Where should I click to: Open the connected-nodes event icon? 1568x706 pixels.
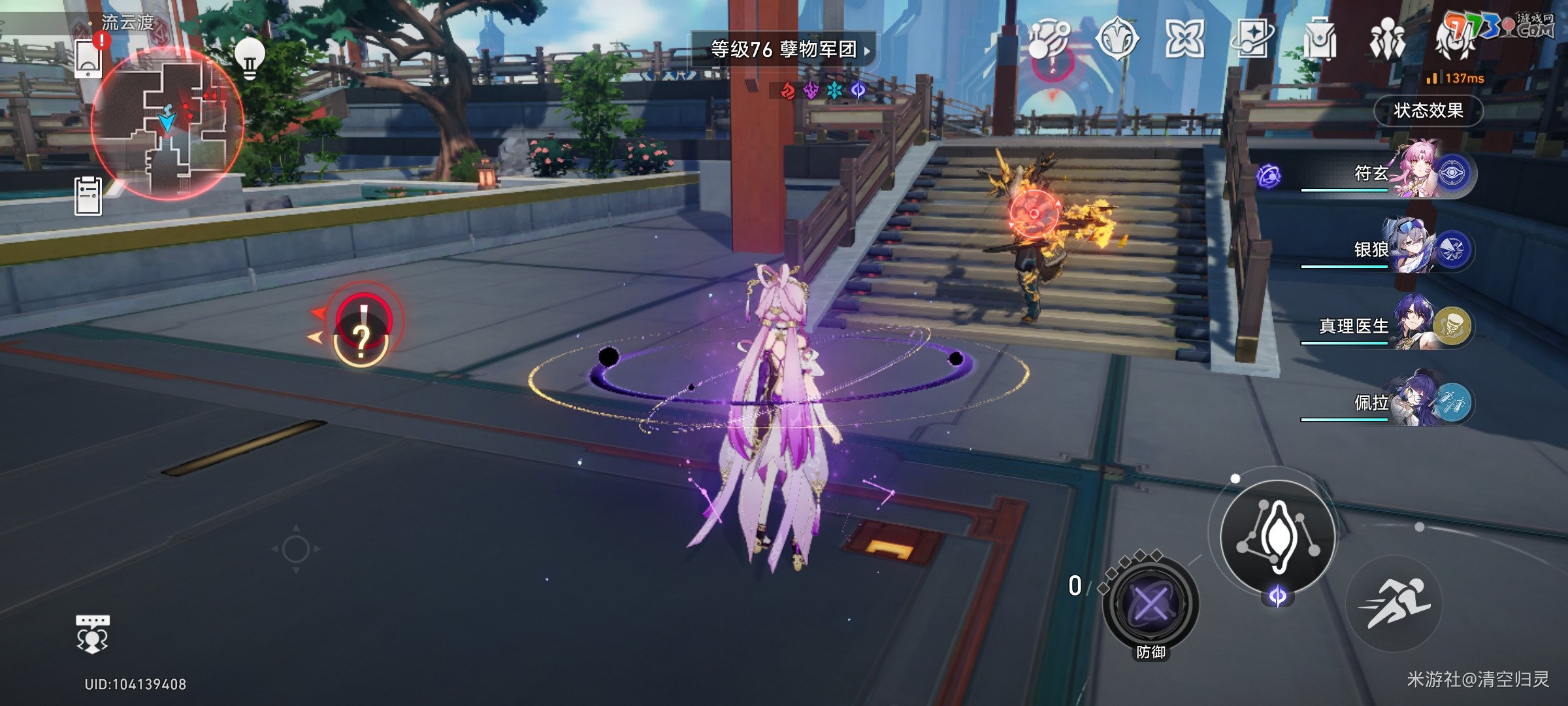click(x=1049, y=39)
